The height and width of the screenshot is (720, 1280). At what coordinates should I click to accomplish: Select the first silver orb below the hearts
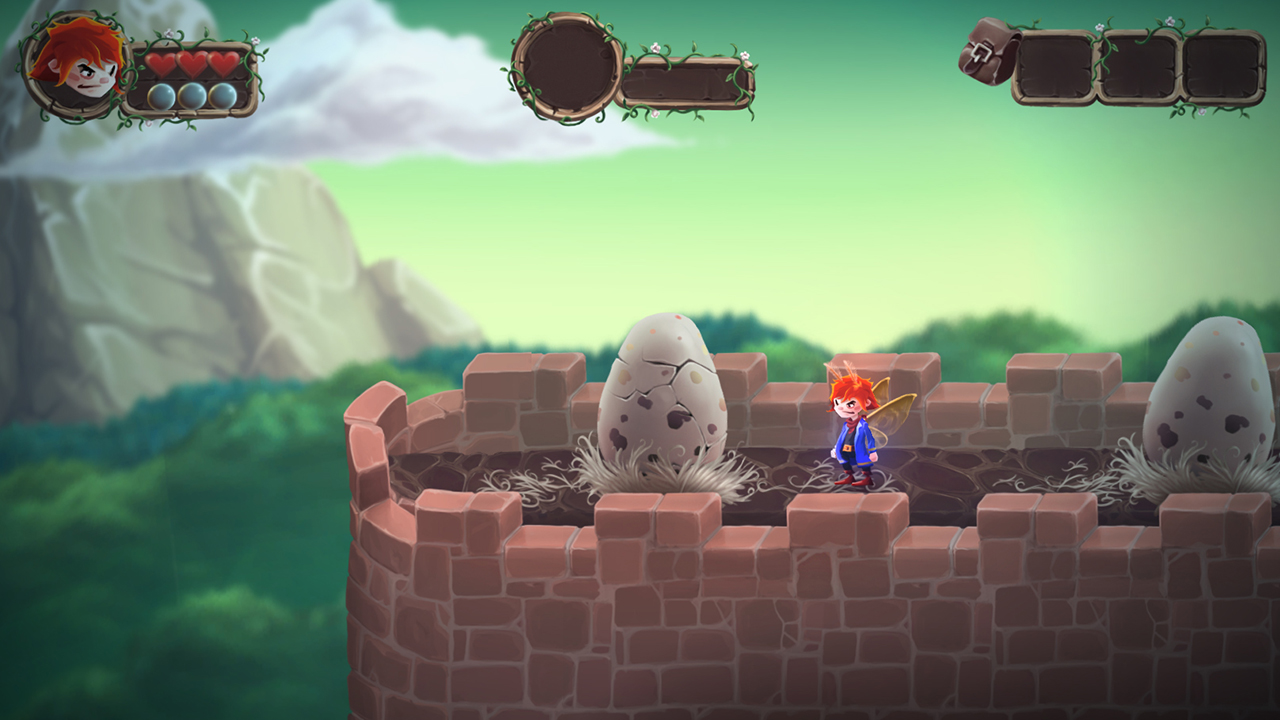pos(161,96)
